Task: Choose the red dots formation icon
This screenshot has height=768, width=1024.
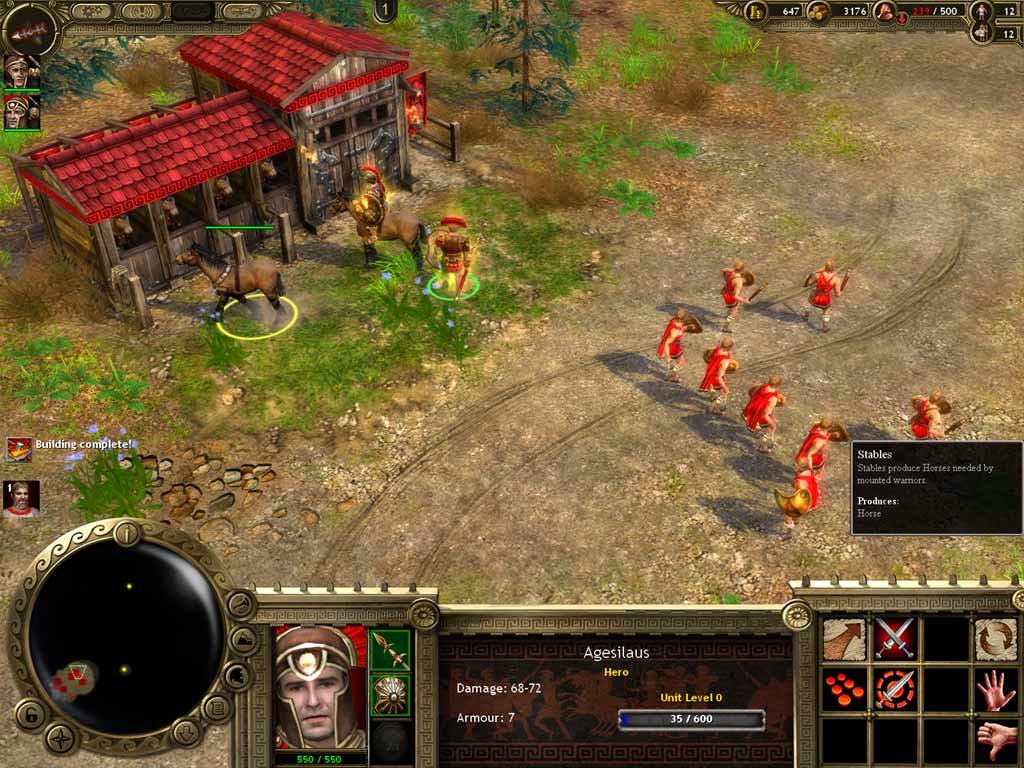Action: [844, 690]
